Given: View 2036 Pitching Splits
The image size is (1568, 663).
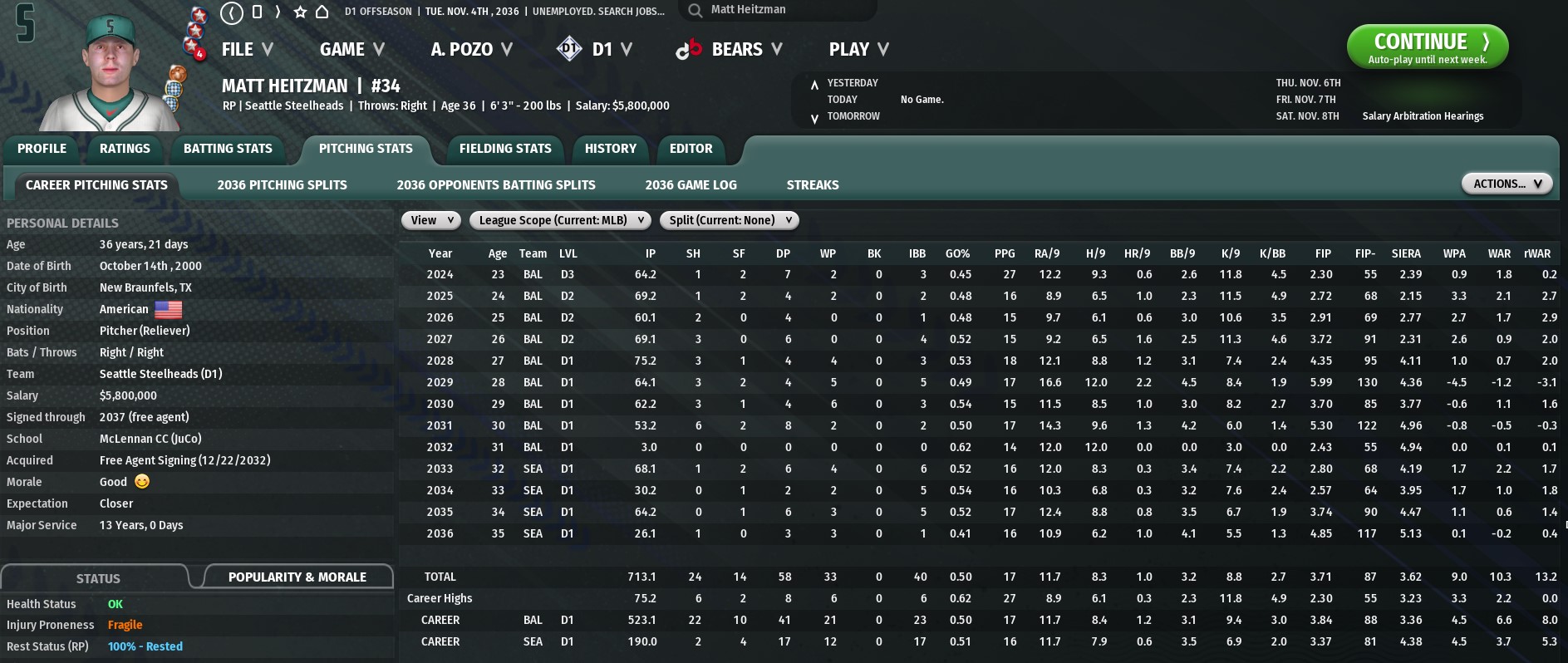Looking at the screenshot, I should pos(282,185).
